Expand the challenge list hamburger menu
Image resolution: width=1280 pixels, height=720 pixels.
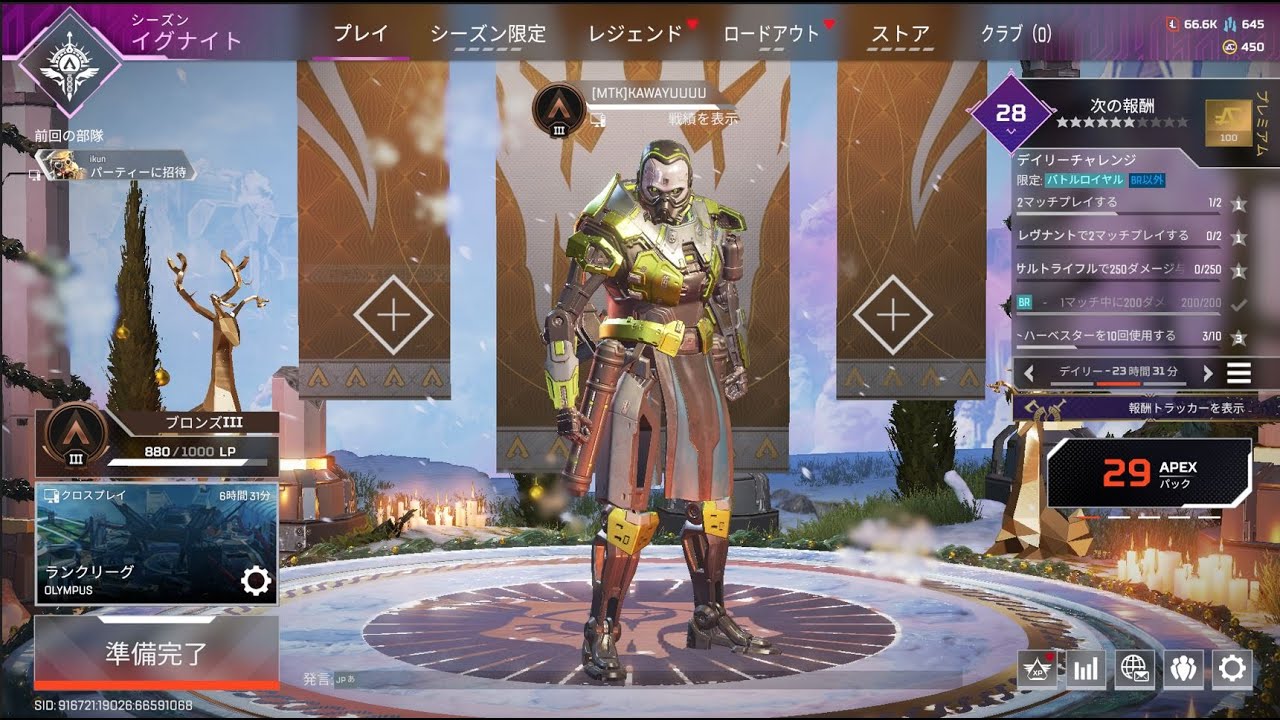1238,372
